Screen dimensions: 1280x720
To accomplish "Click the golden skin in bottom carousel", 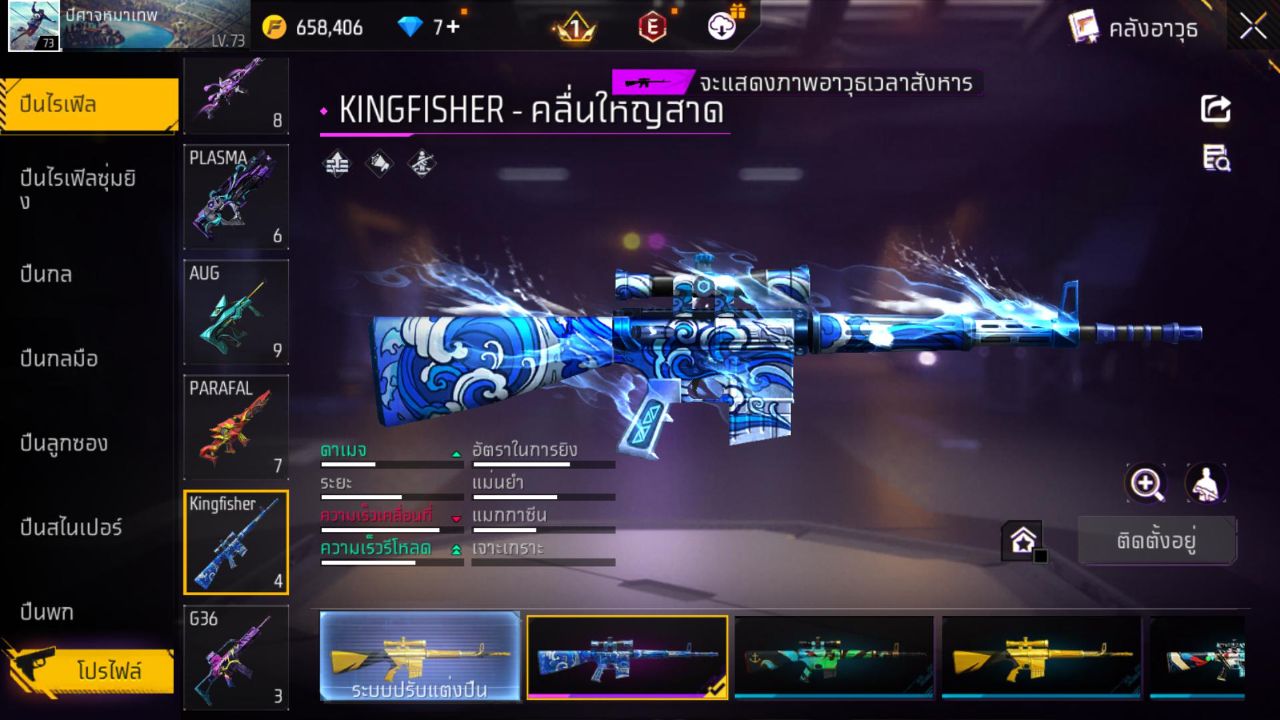I will [x=1040, y=655].
